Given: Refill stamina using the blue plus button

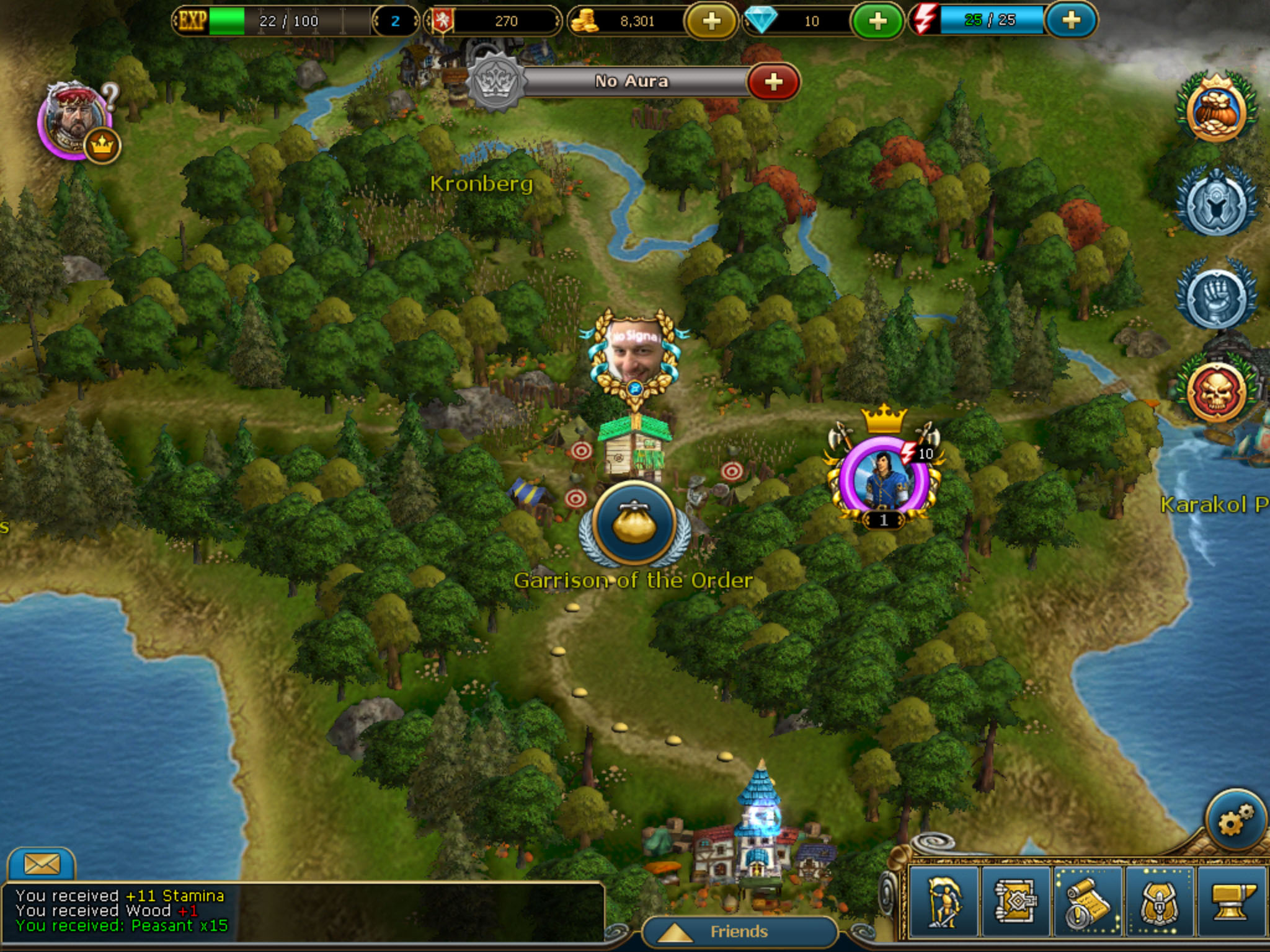Looking at the screenshot, I should click(x=1071, y=20).
